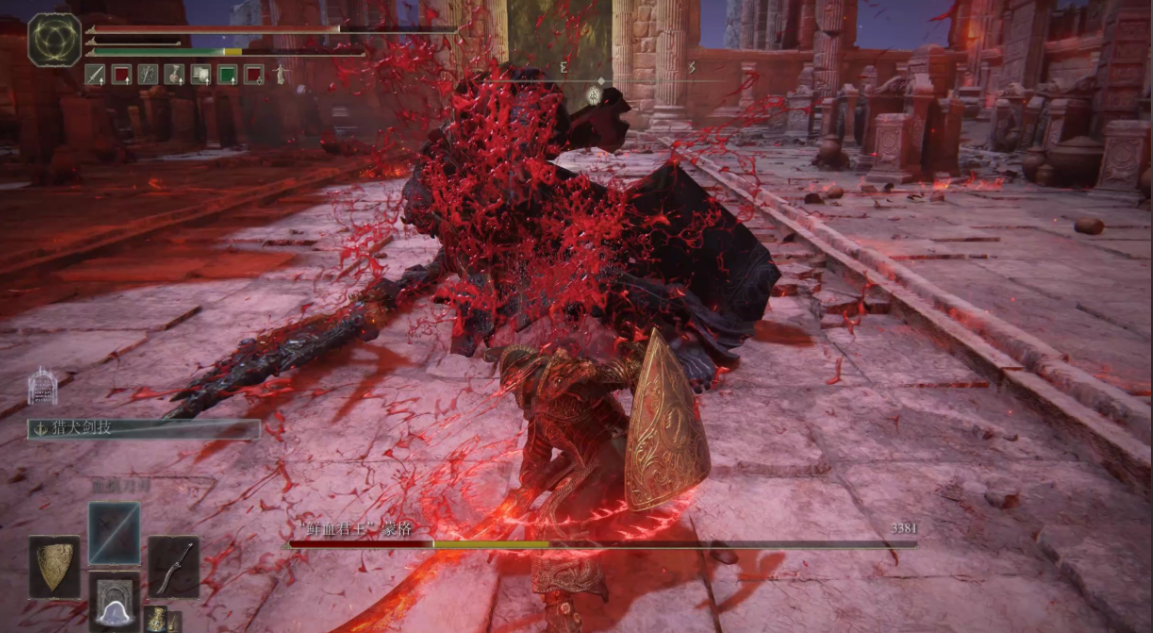
Task: Select the memorized spell slot above the shield
Action: click(114, 532)
